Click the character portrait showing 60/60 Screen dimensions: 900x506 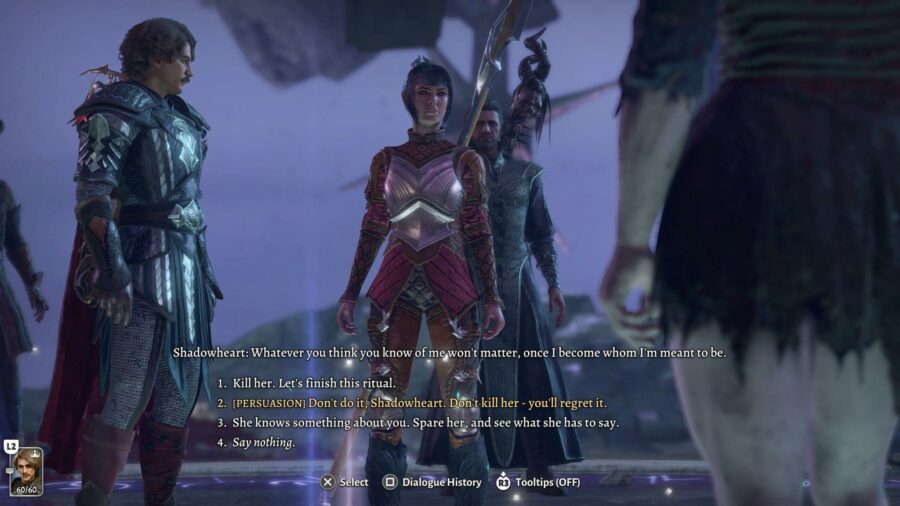[26, 471]
